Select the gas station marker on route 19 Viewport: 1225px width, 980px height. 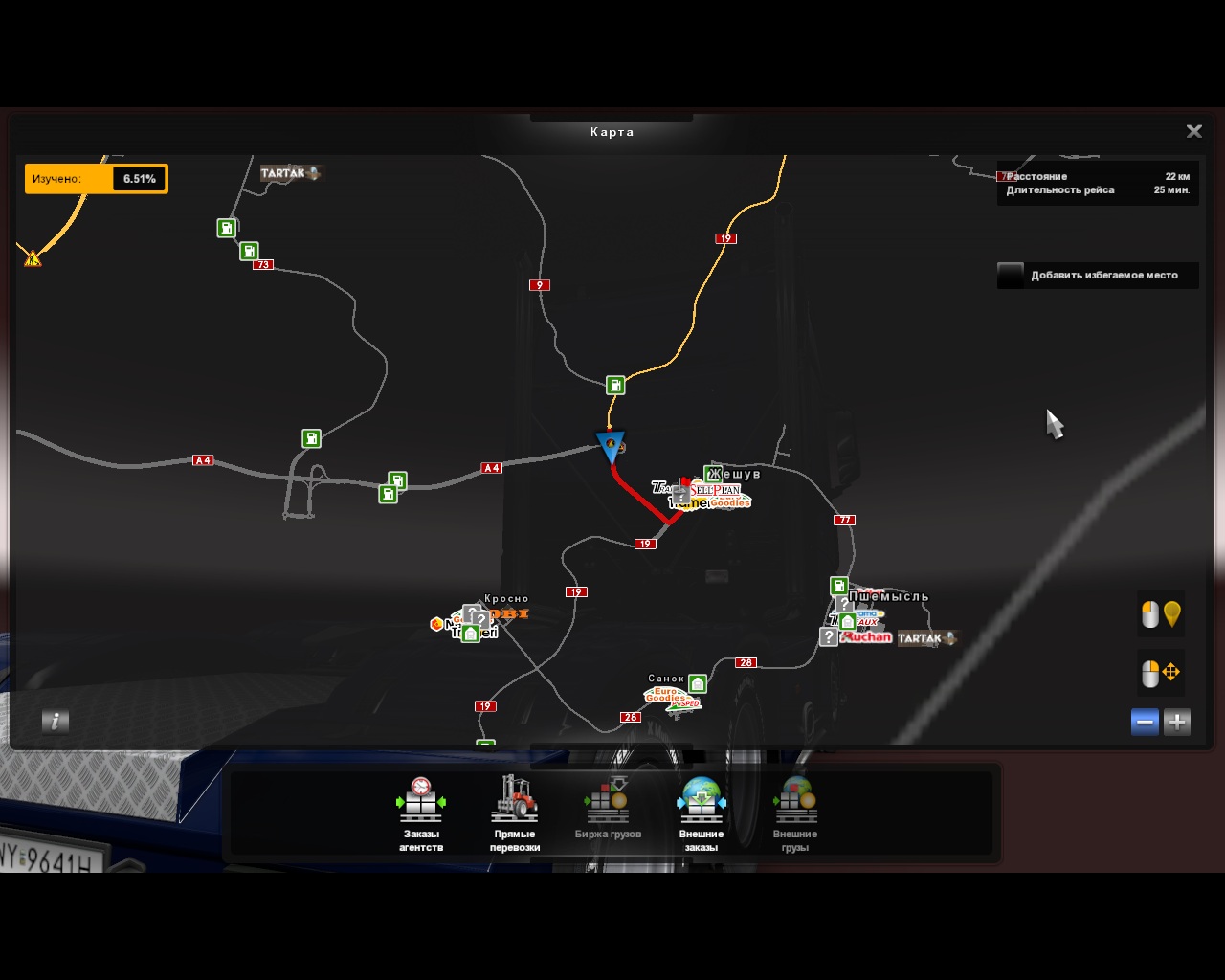[615, 385]
